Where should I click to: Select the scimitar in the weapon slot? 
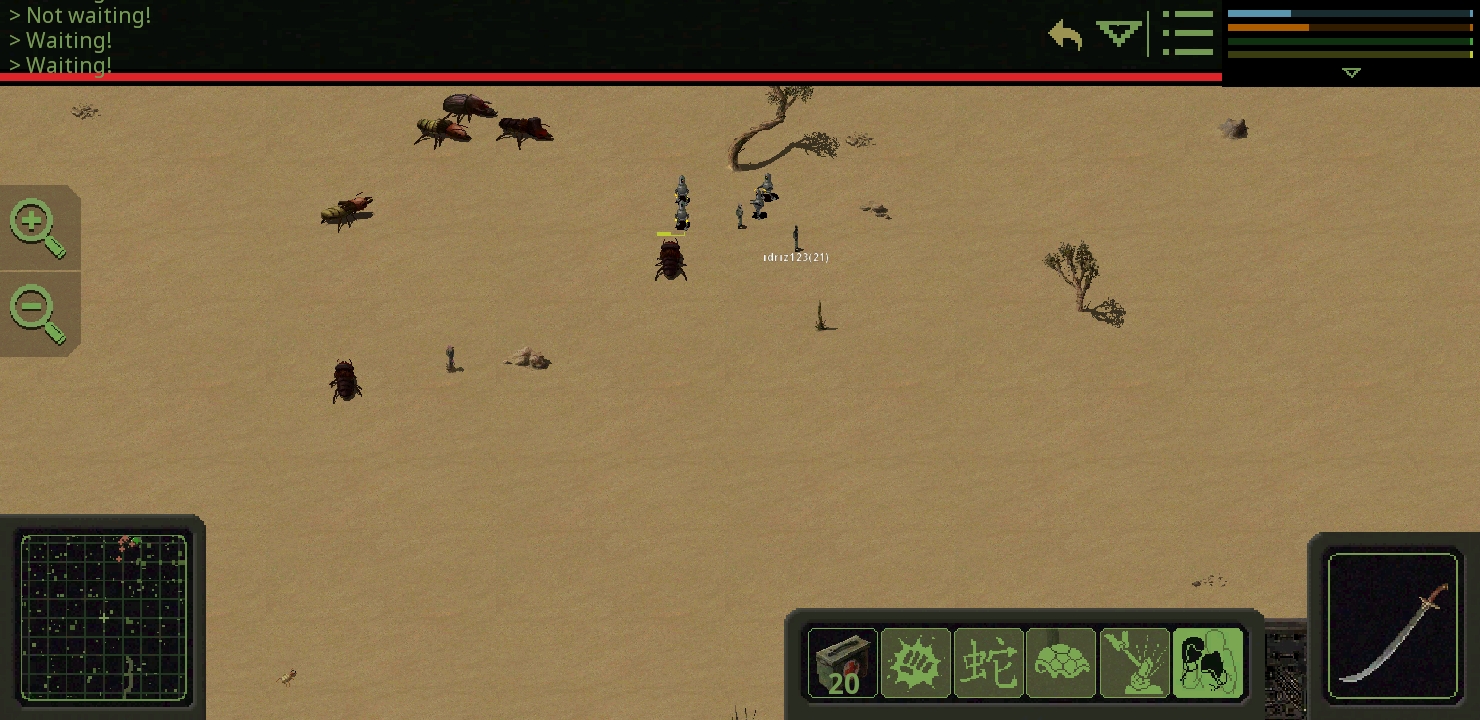click(x=1393, y=627)
